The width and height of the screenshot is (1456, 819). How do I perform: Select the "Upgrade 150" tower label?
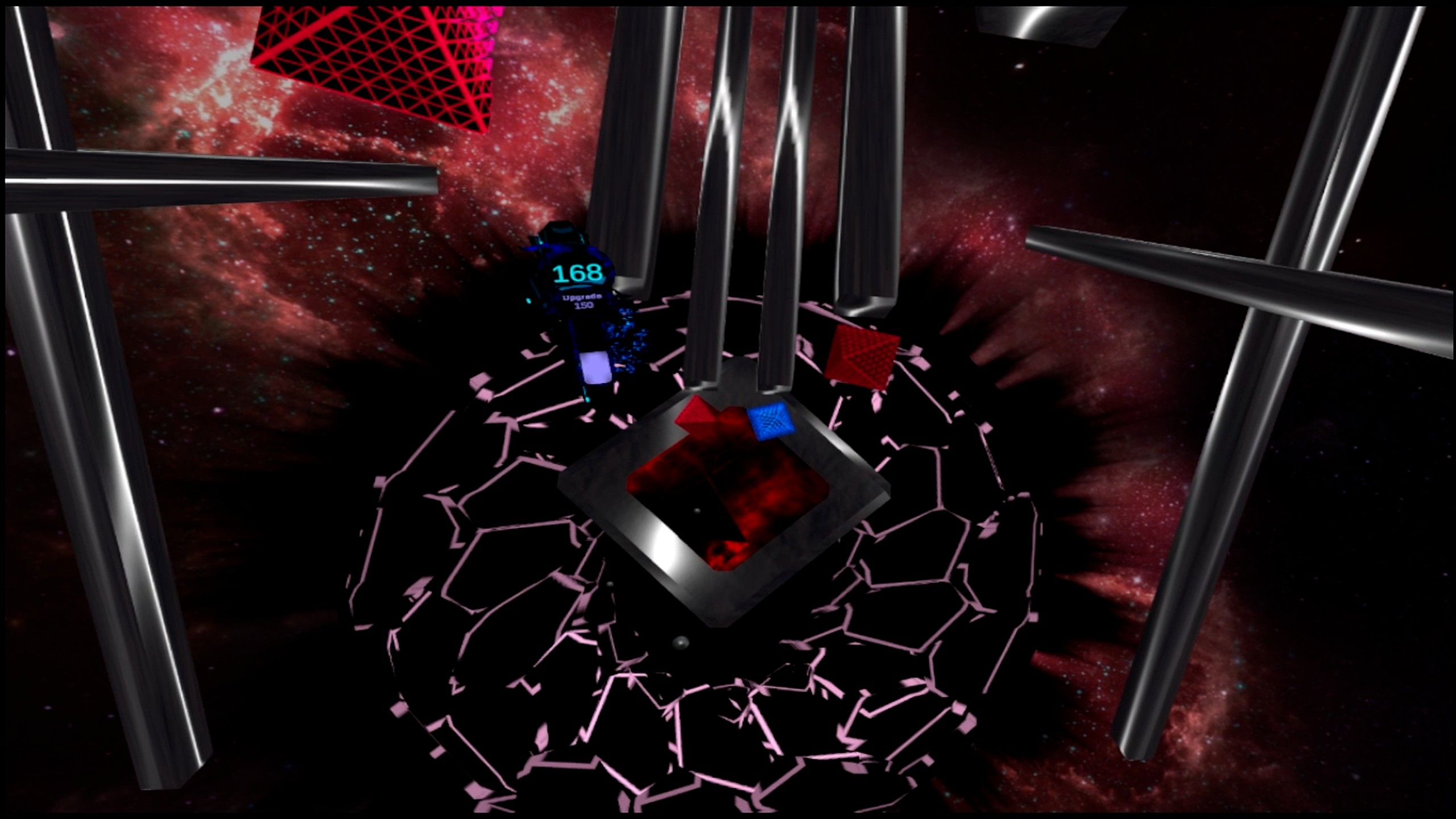coord(582,301)
